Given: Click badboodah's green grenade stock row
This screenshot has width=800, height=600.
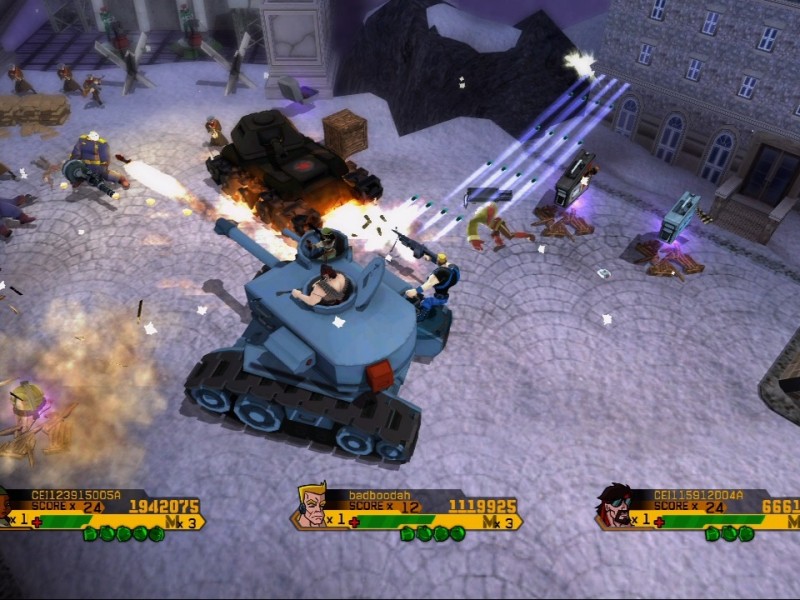Looking at the screenshot, I should 429,534.
